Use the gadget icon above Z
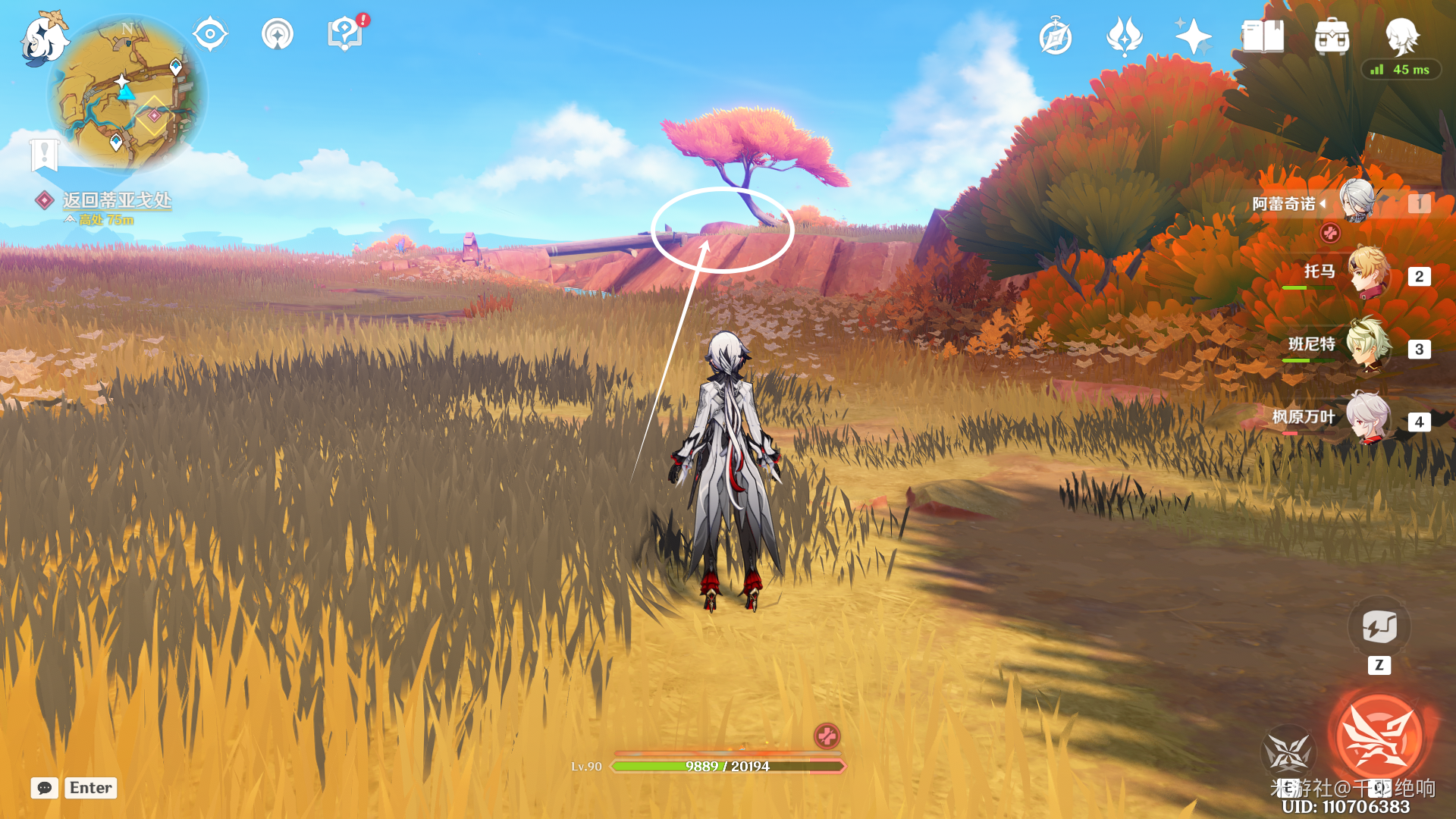The height and width of the screenshot is (819, 1456). [x=1379, y=627]
